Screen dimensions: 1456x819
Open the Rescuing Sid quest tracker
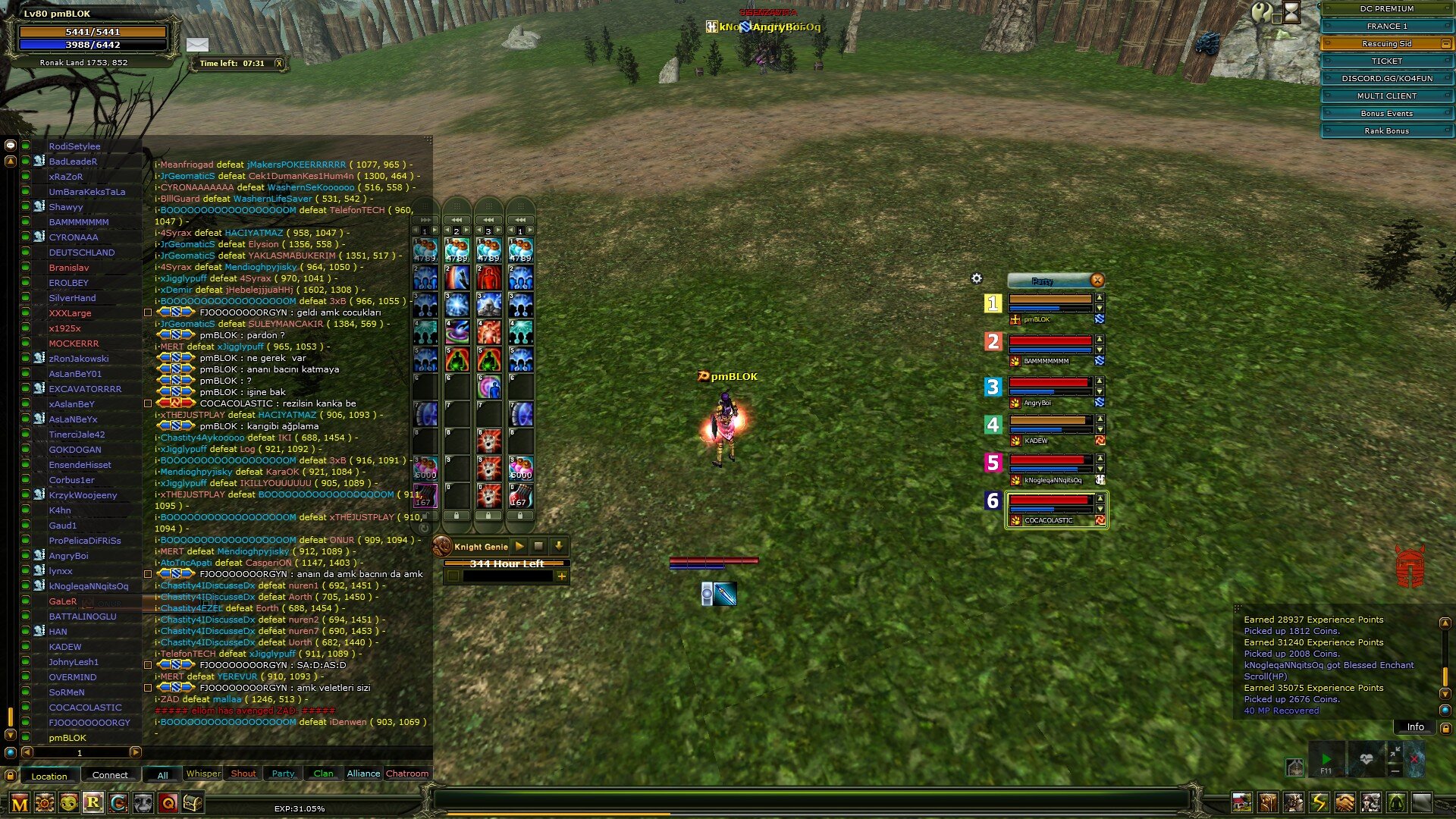click(x=1386, y=44)
